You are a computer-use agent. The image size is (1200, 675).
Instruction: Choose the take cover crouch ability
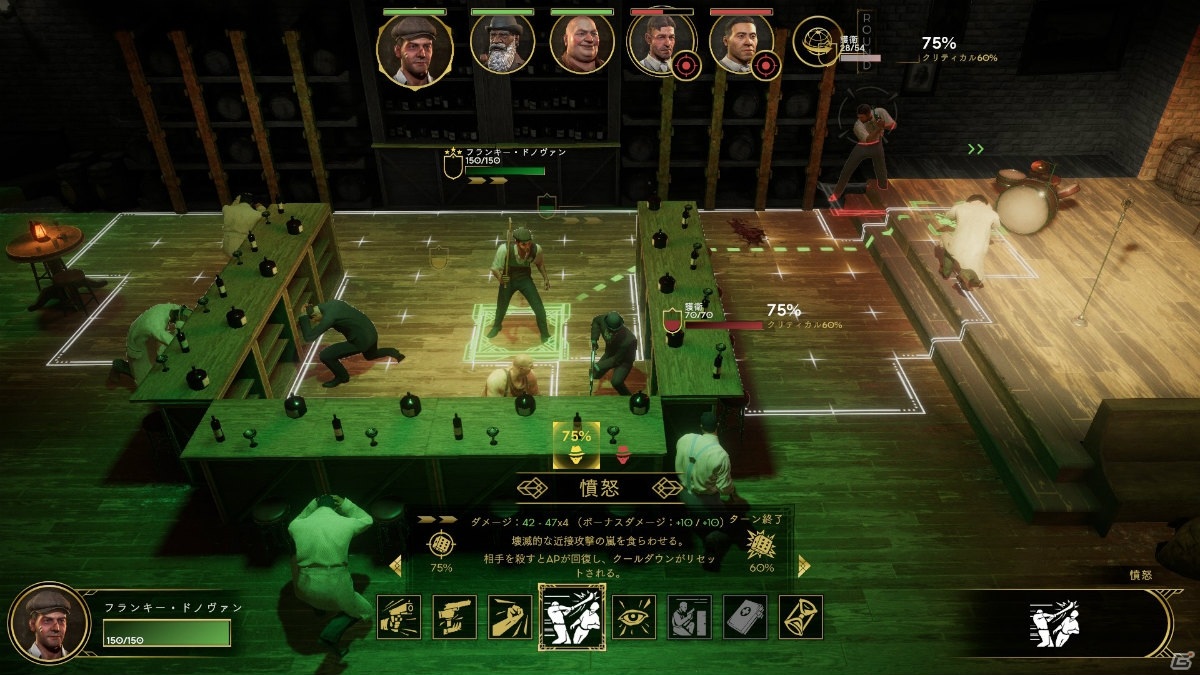point(689,617)
